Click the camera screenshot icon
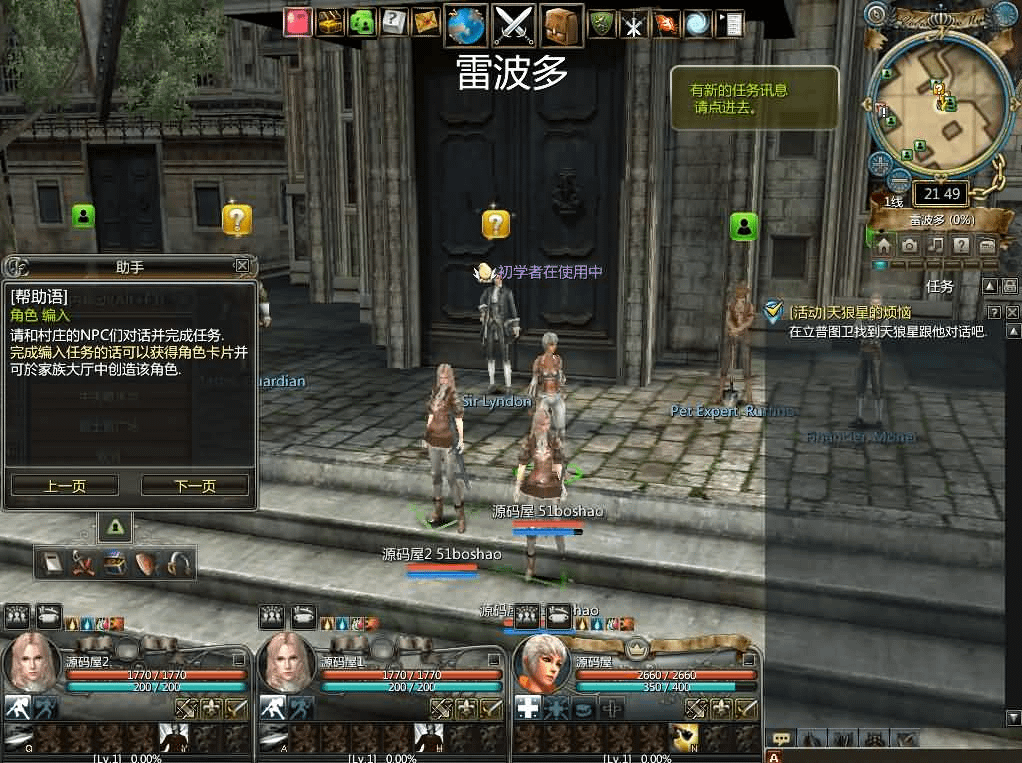 [909, 245]
